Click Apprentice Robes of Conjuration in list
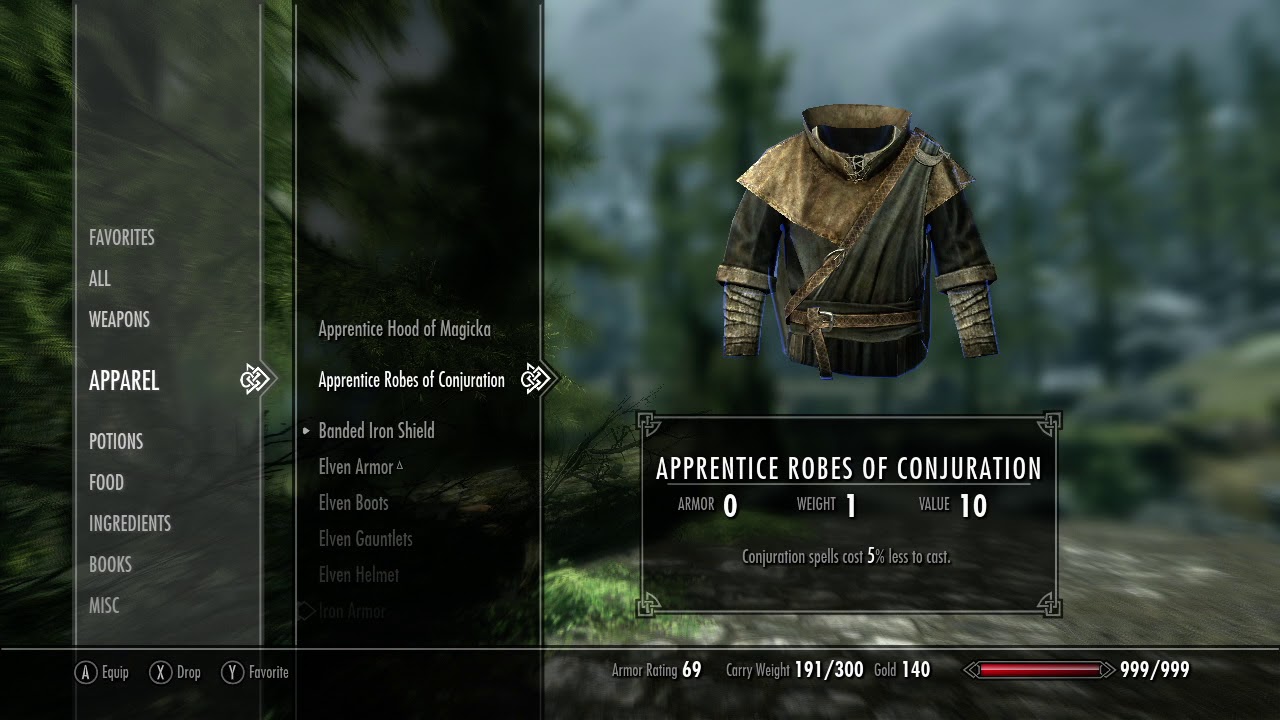 pyautogui.click(x=411, y=380)
